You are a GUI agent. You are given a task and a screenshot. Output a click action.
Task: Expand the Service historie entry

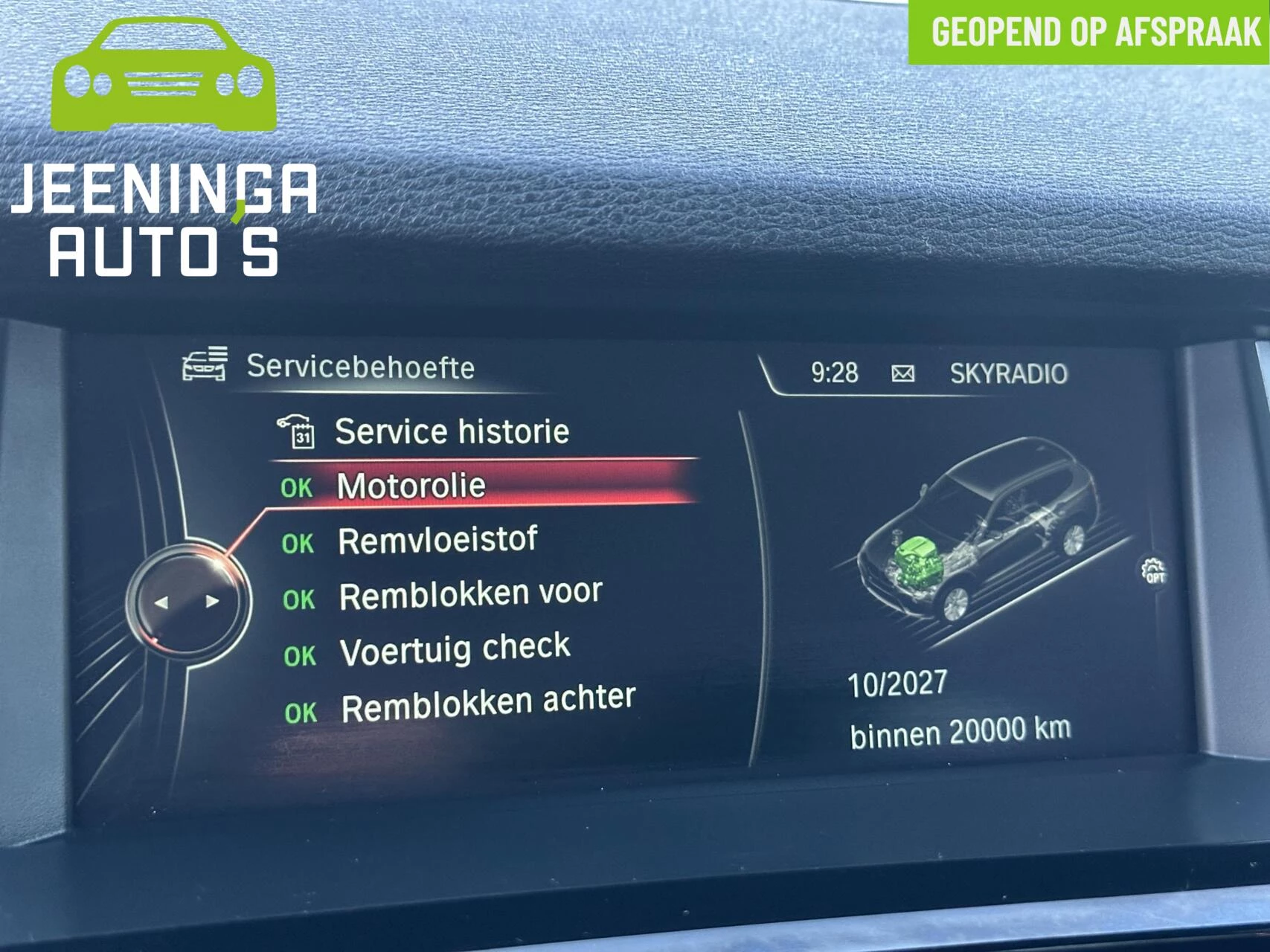coord(451,430)
